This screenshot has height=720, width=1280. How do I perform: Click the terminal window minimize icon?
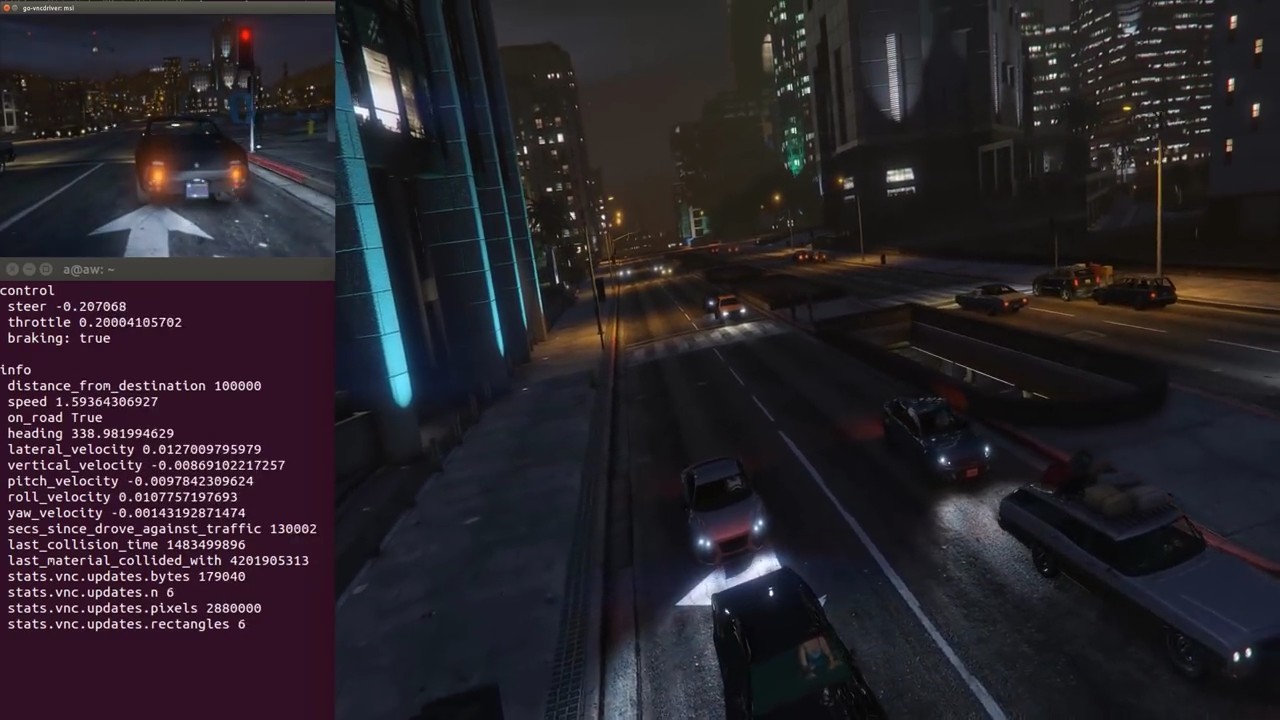pyautogui.click(x=28, y=269)
